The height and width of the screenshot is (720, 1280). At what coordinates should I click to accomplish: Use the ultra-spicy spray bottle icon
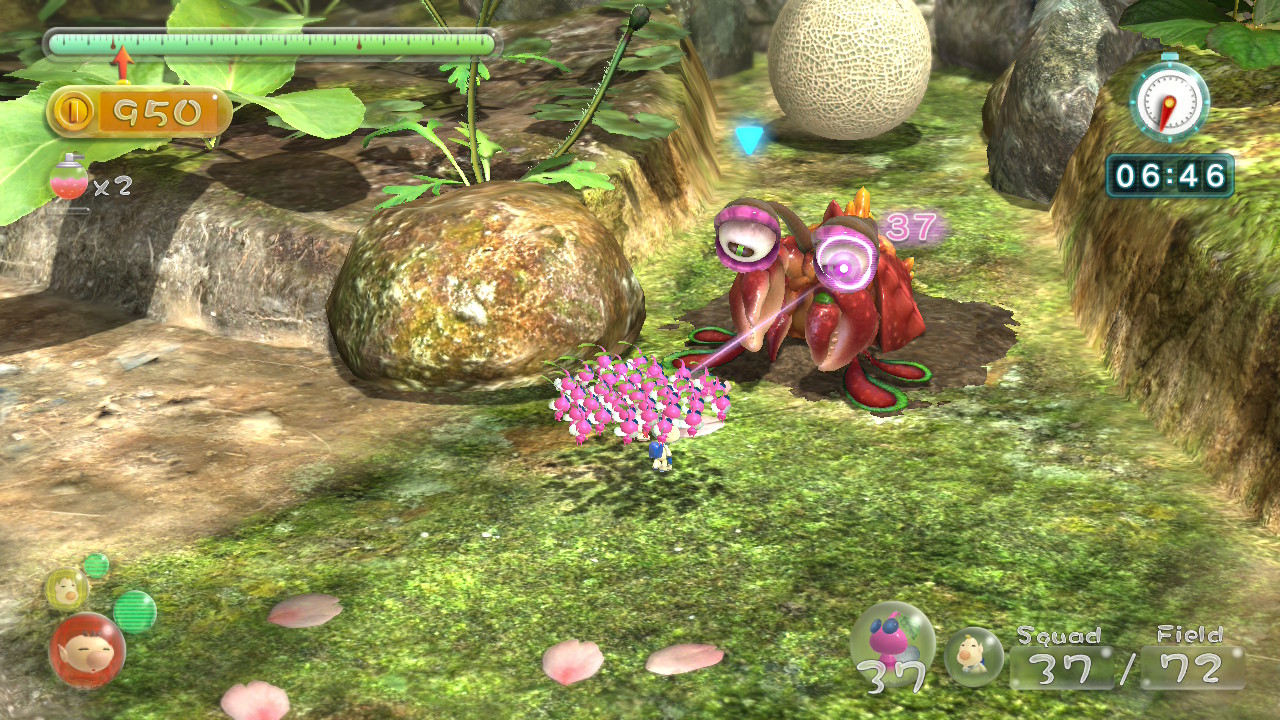coord(68,181)
